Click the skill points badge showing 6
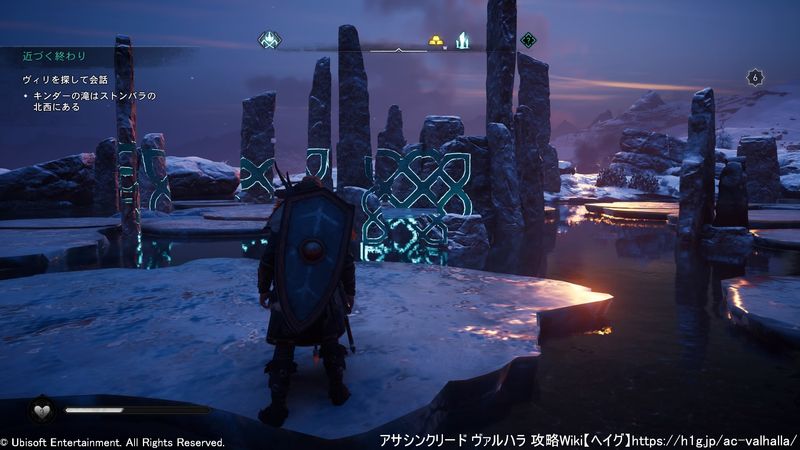Viewport: 800px width, 450px height. [x=755, y=77]
